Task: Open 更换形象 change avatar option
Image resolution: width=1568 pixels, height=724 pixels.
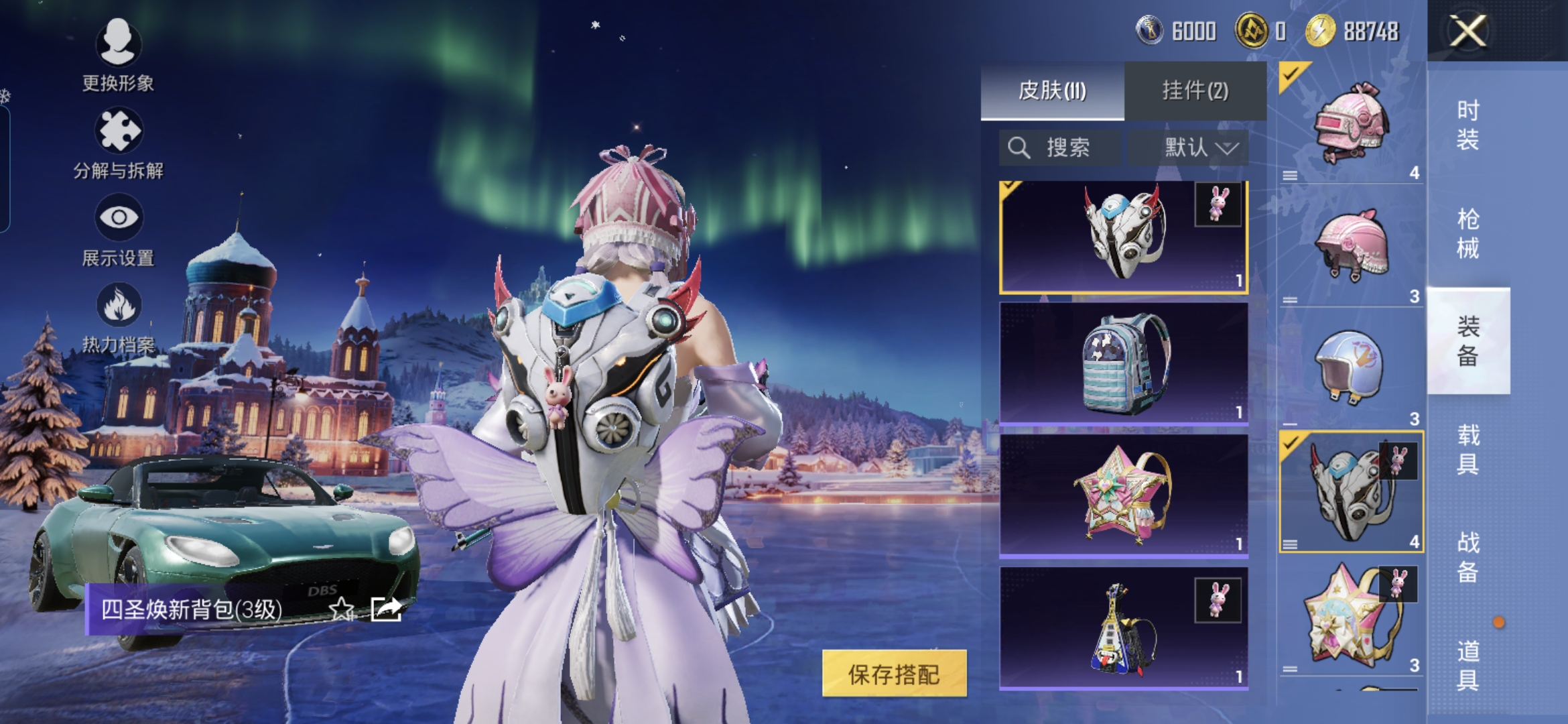Action: point(118,55)
